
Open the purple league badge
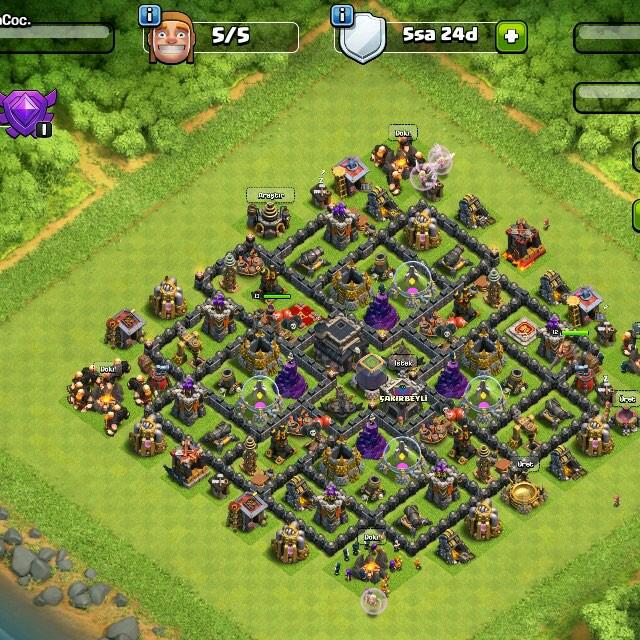[x=29, y=112]
